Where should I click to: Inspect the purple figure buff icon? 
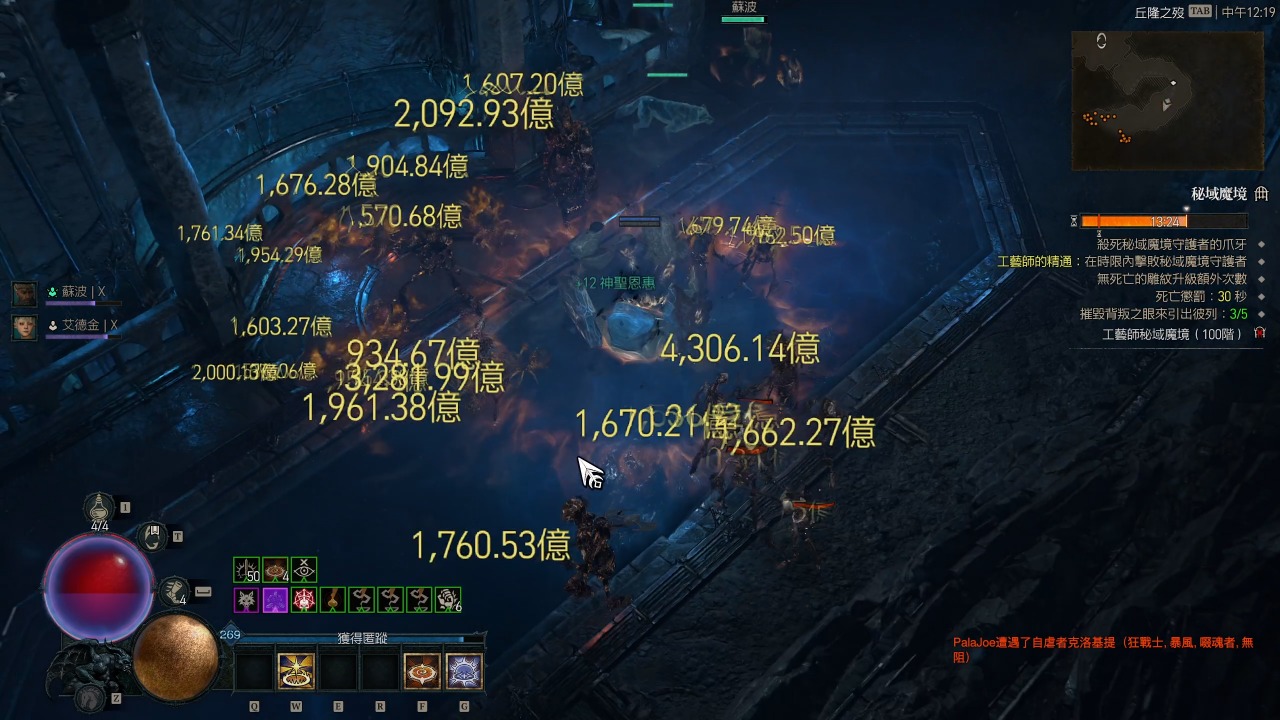(275, 600)
